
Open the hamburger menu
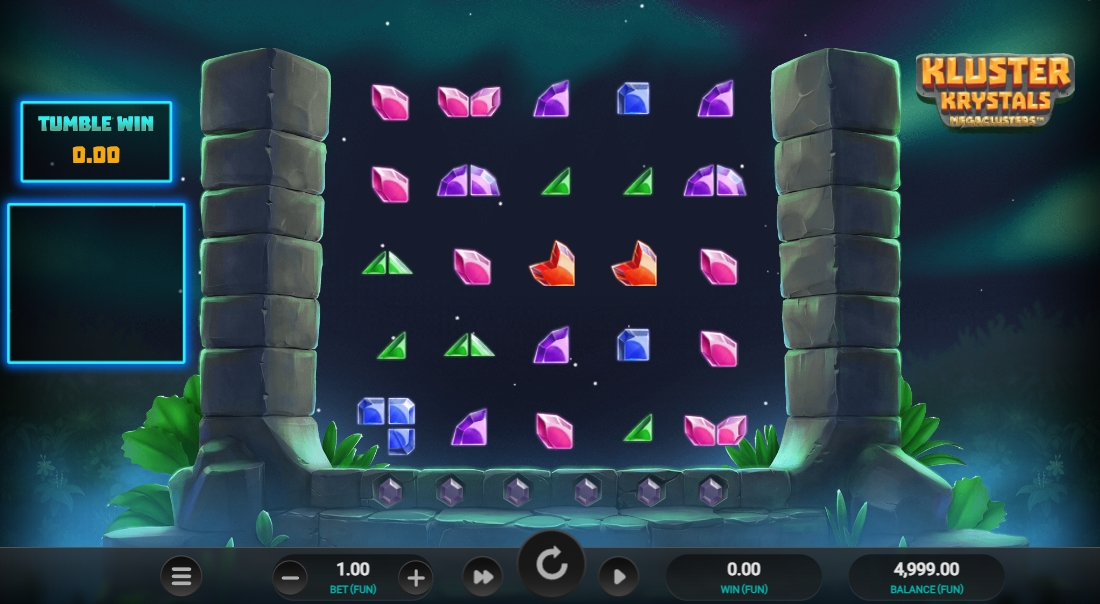[181, 576]
